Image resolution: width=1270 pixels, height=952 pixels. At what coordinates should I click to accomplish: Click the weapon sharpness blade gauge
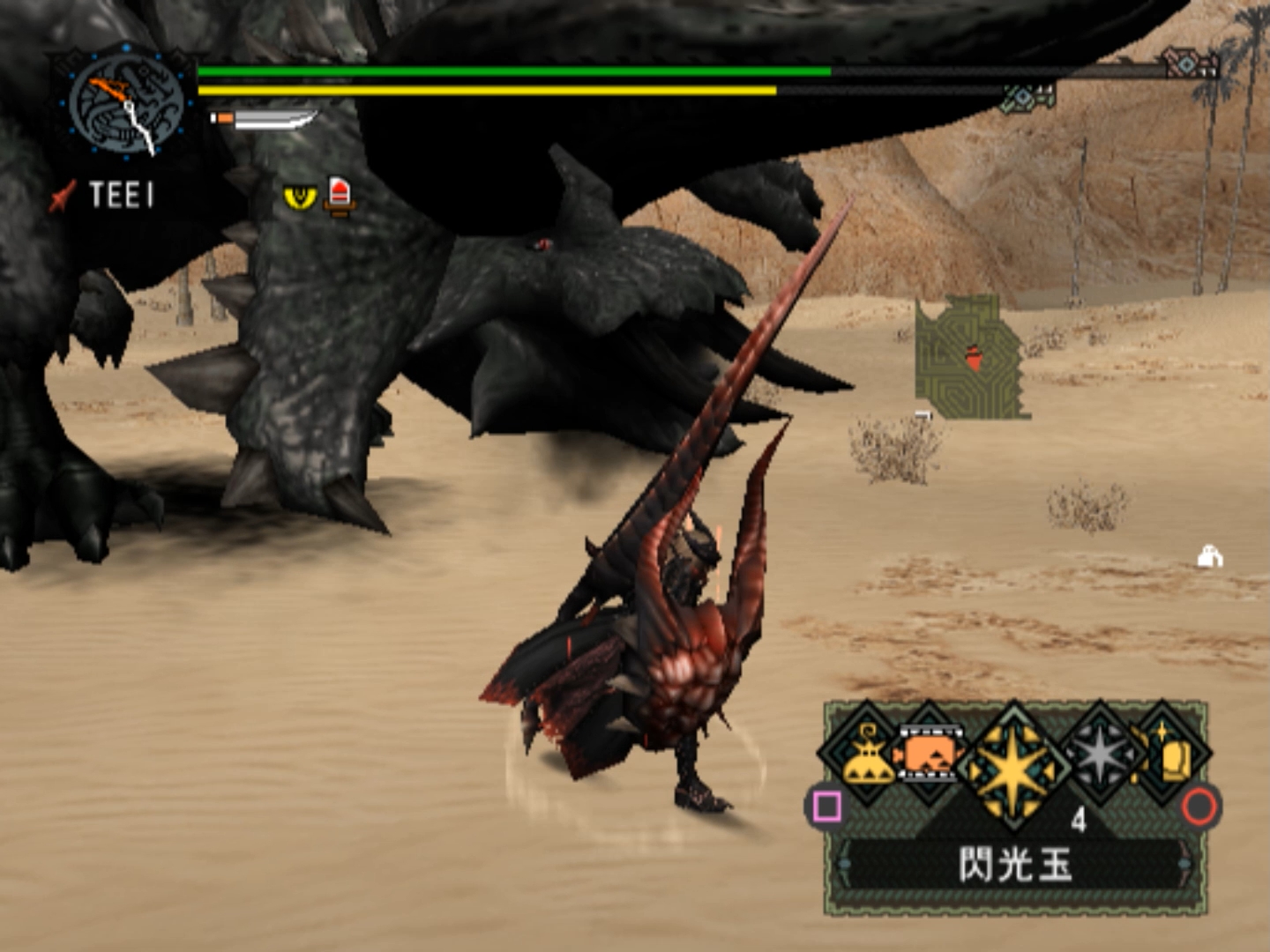[x=264, y=119]
